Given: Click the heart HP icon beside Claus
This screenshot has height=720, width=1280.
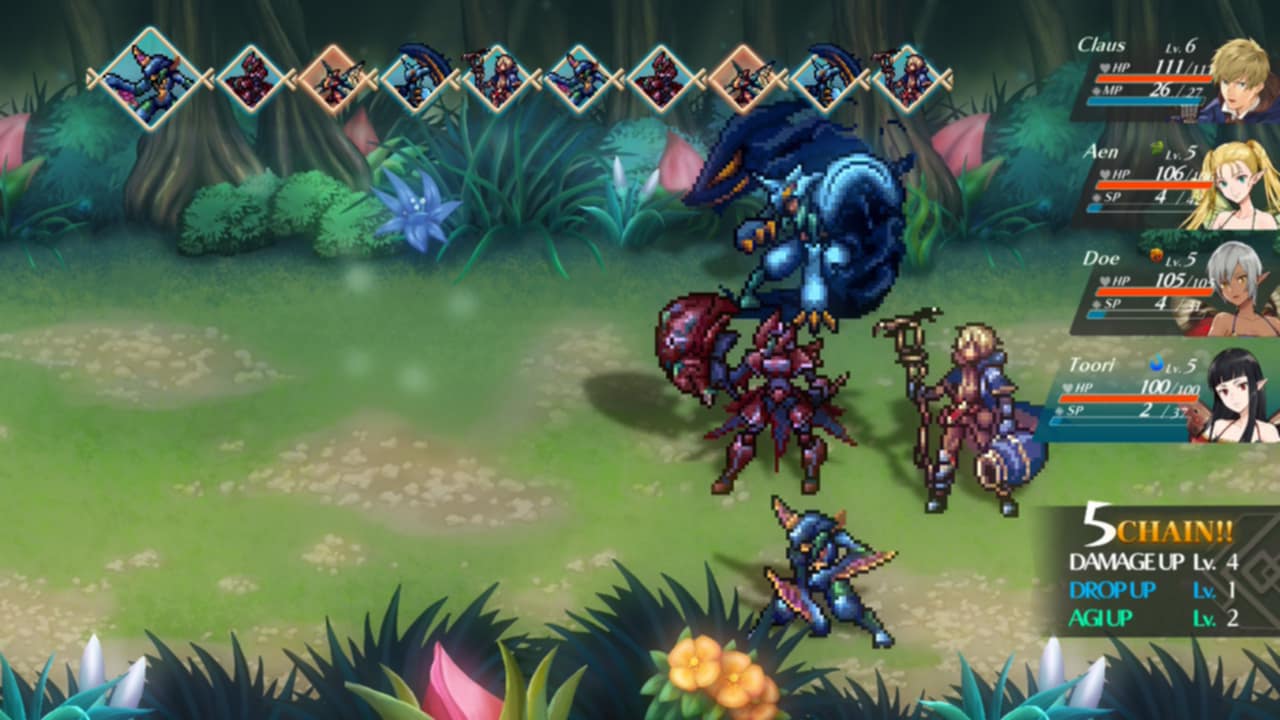Looking at the screenshot, I should coord(1105,66).
